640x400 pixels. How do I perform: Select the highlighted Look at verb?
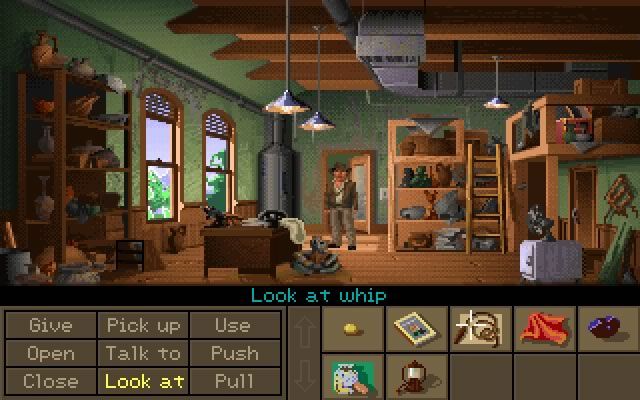pyautogui.click(x=144, y=380)
